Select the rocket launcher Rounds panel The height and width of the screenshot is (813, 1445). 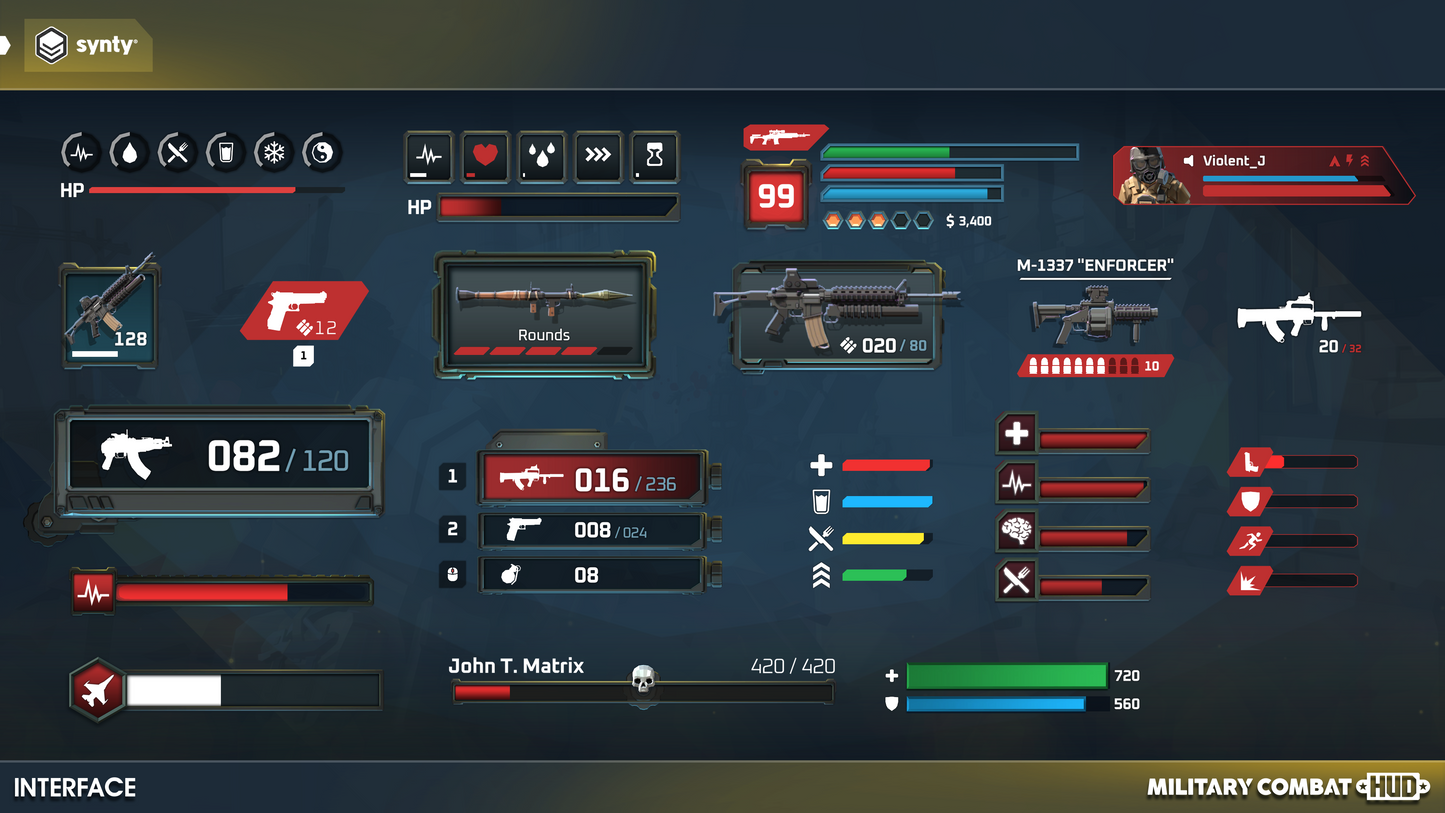545,314
